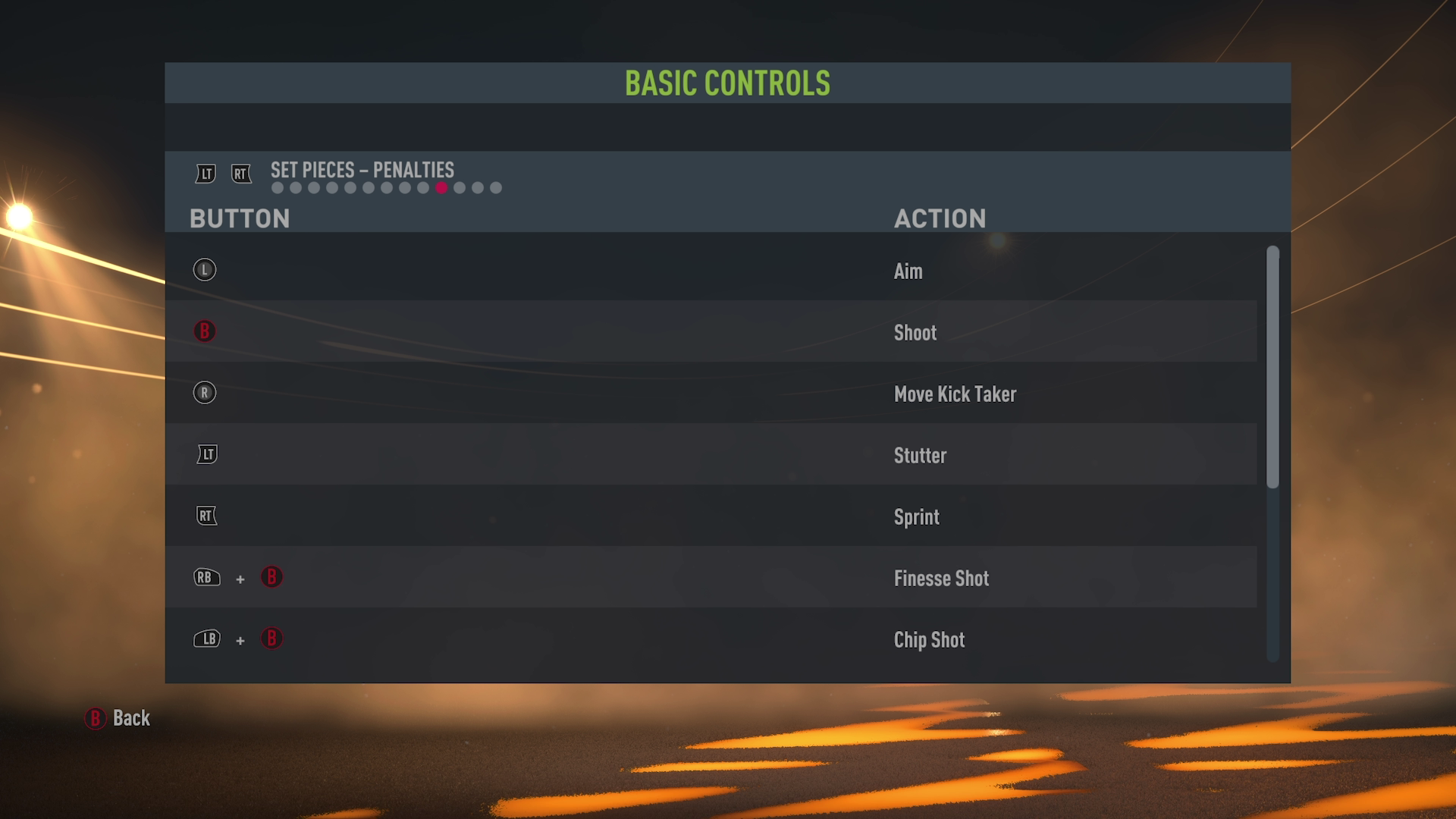Select the red B button icon for Shoot
The width and height of the screenshot is (1456, 819).
pos(204,331)
